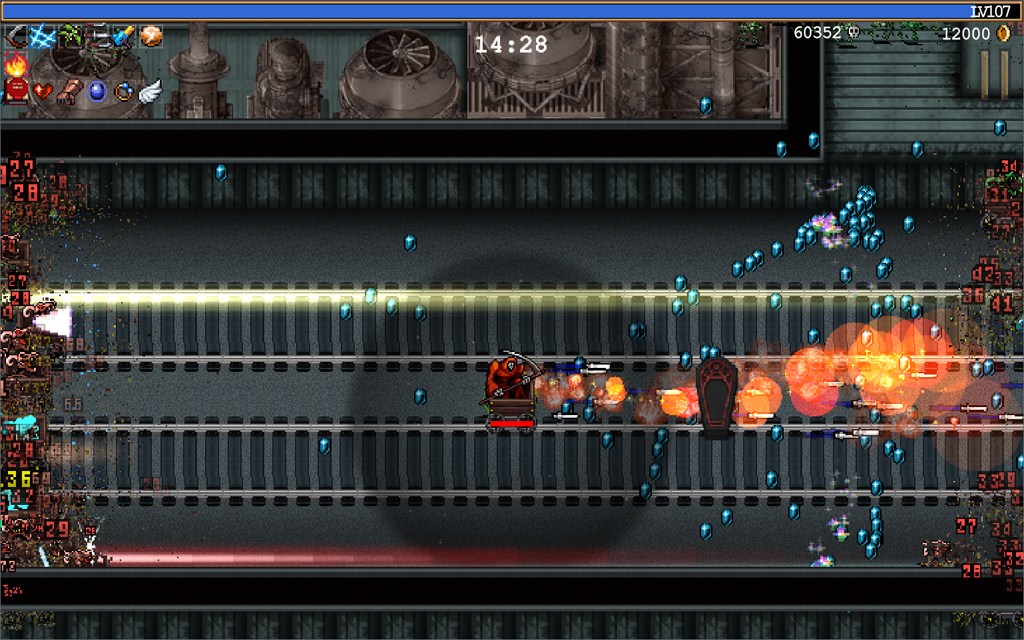Choose the bronze Bracer gauntlet icon

coord(70,91)
